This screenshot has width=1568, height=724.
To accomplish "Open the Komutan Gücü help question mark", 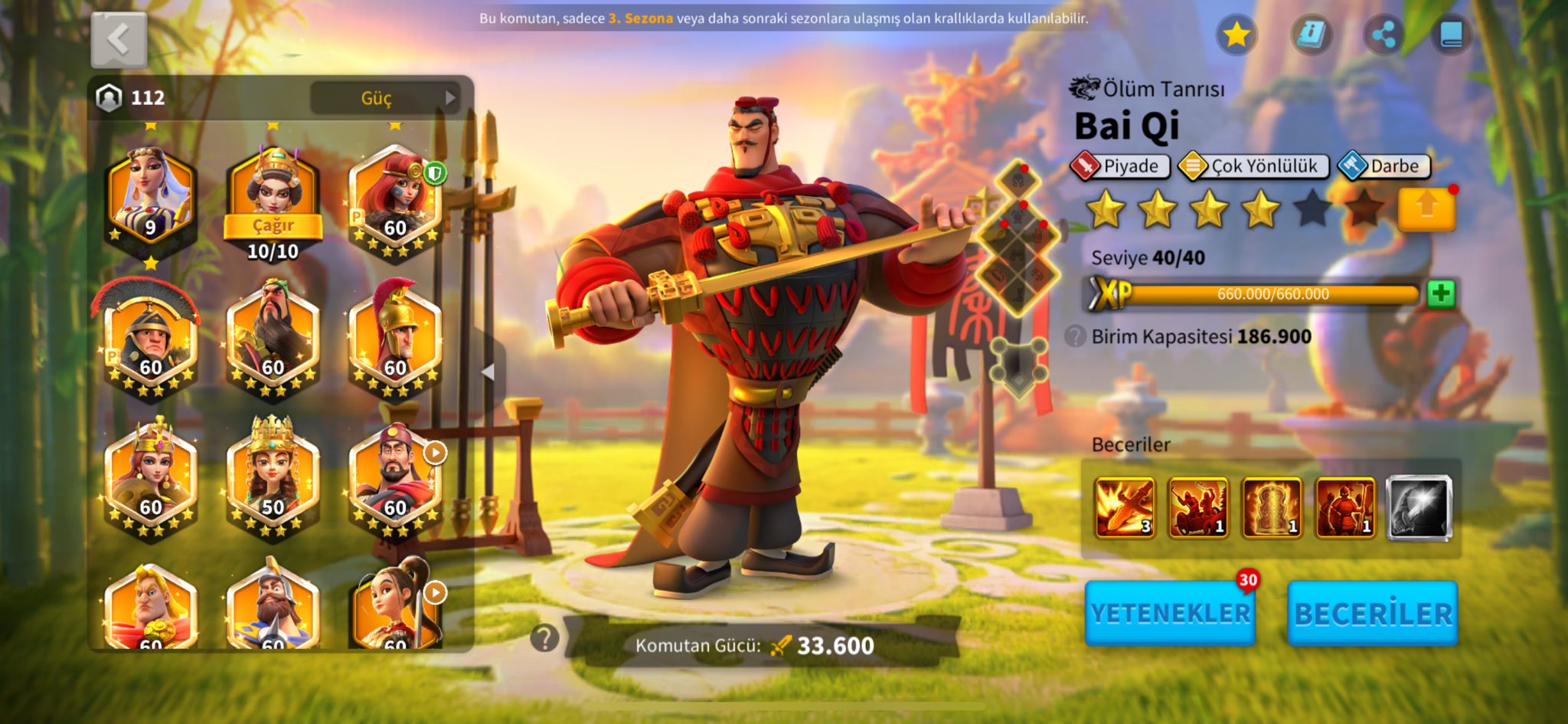I will coord(544,637).
